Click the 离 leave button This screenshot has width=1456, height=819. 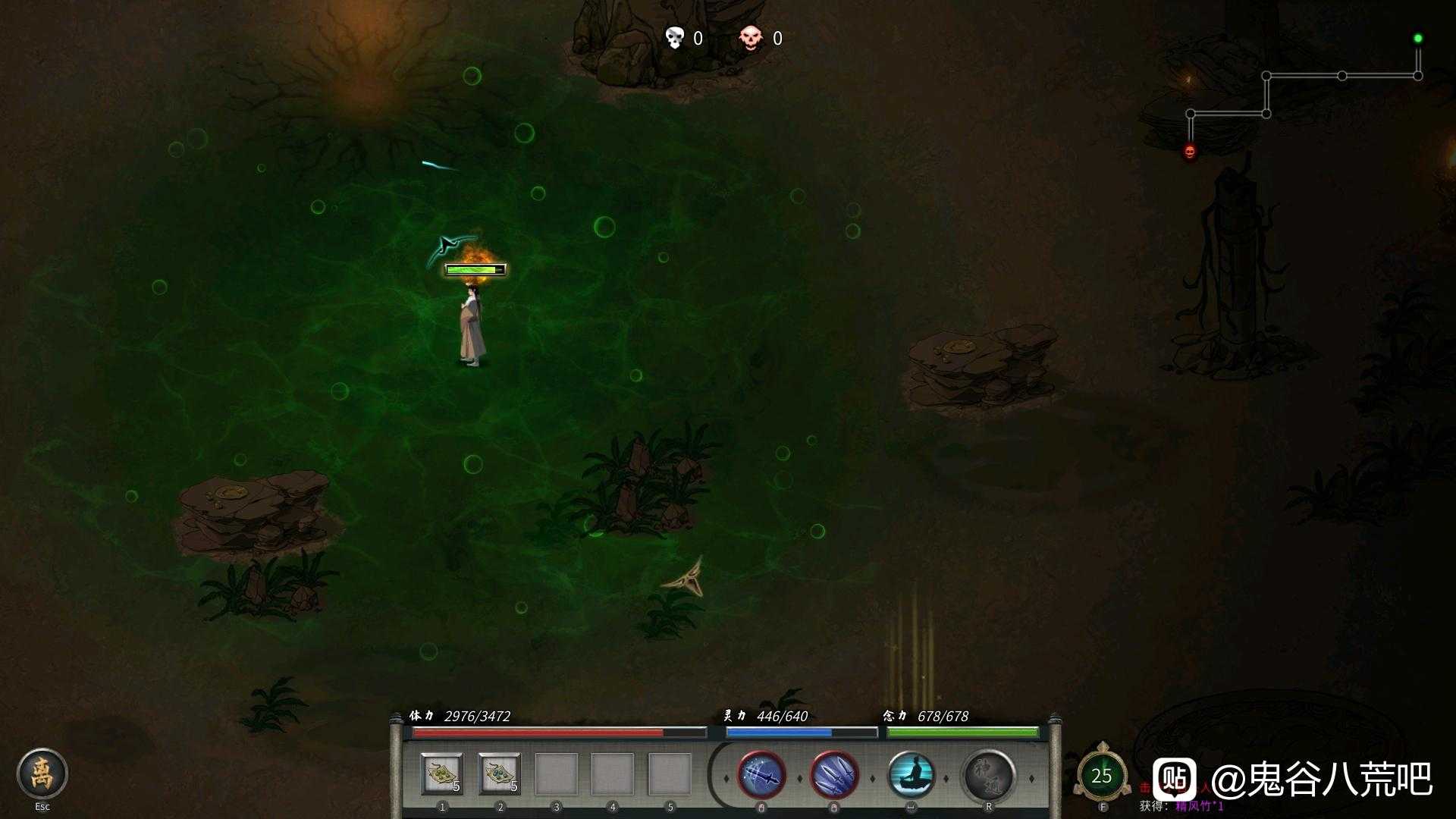click(x=42, y=773)
